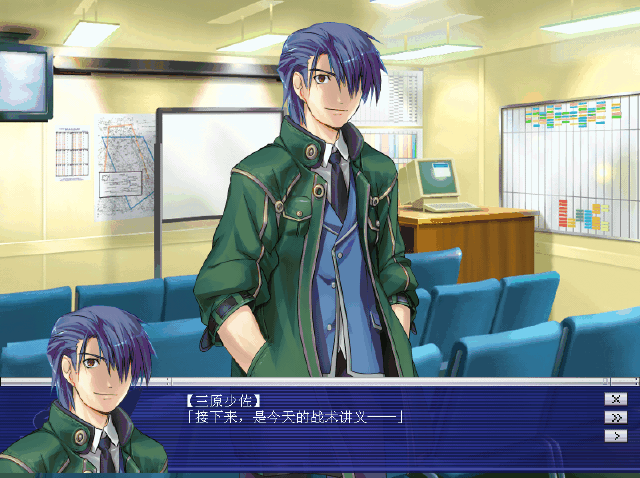Advance dialogue with the single-arrow button
This screenshot has width=640, height=478.
click(615, 435)
